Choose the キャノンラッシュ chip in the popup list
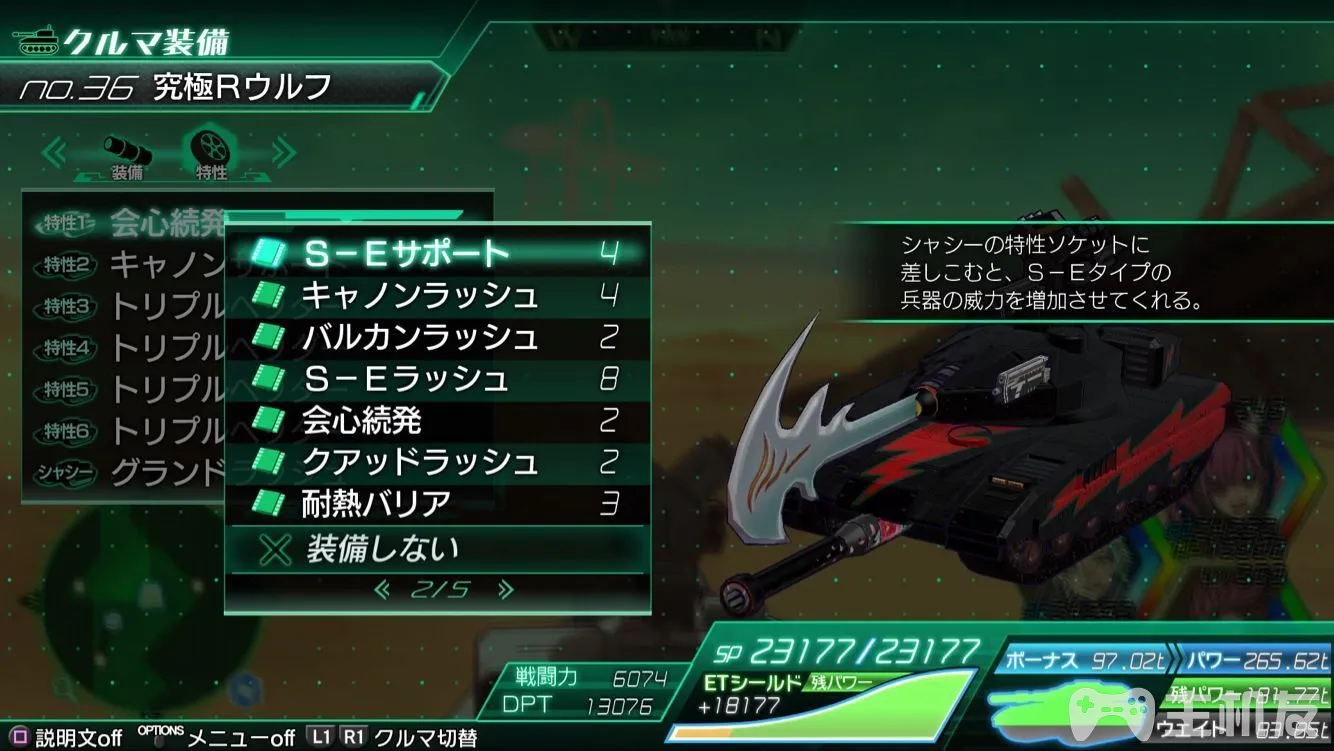Viewport: 1334px width, 751px height. pos(436,295)
